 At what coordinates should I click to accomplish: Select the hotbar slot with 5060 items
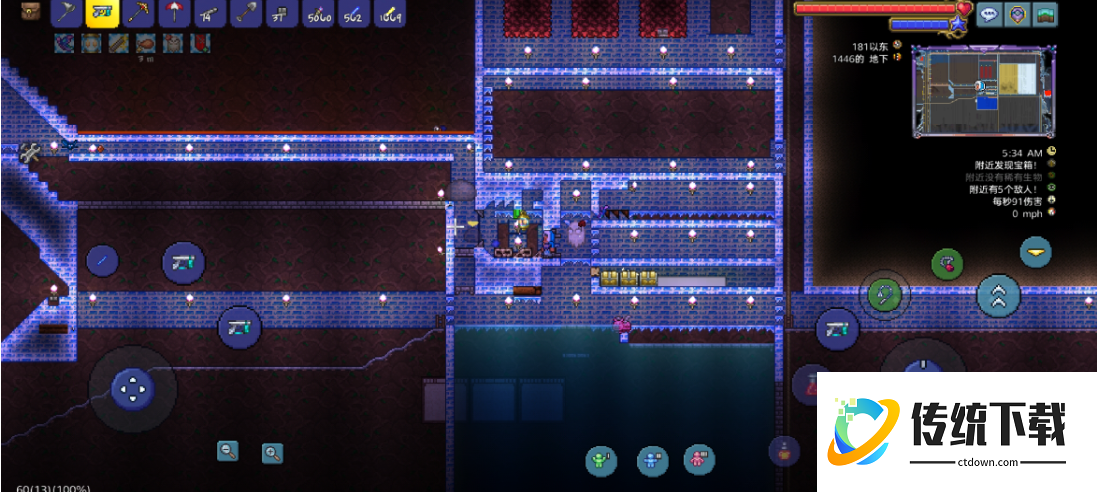click(318, 13)
